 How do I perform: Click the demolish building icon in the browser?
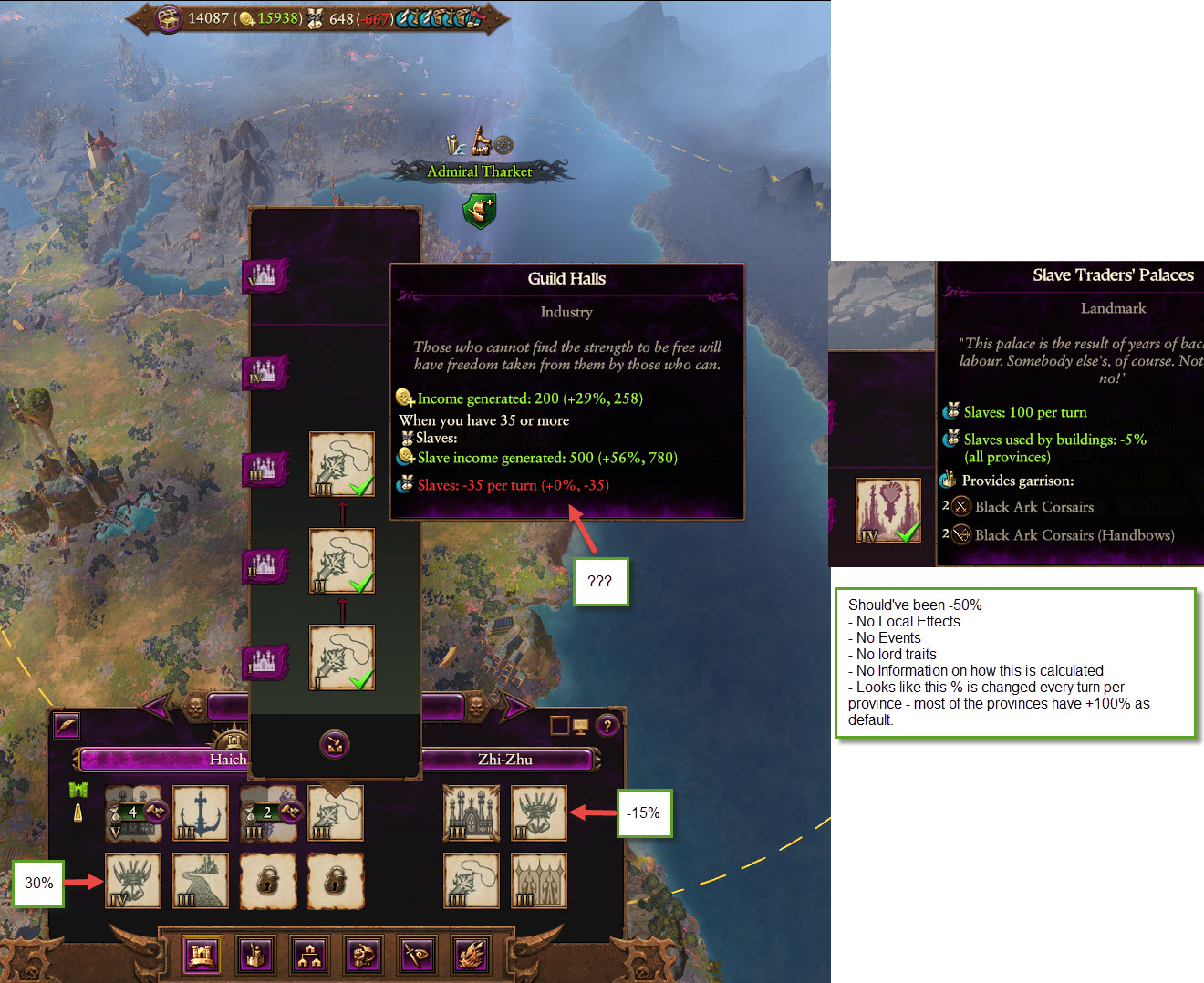(x=334, y=744)
